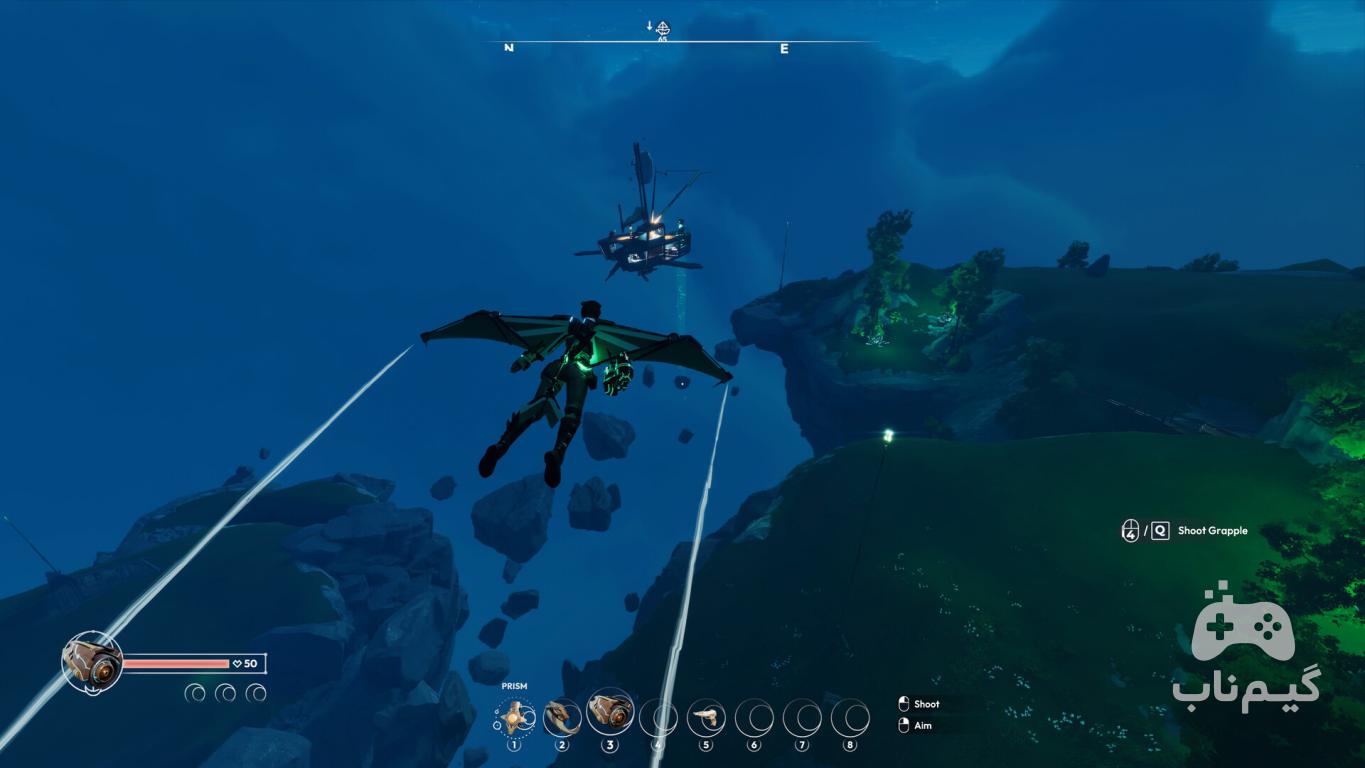
Task: Click the gamepad watermark logo
Action: tap(1243, 626)
